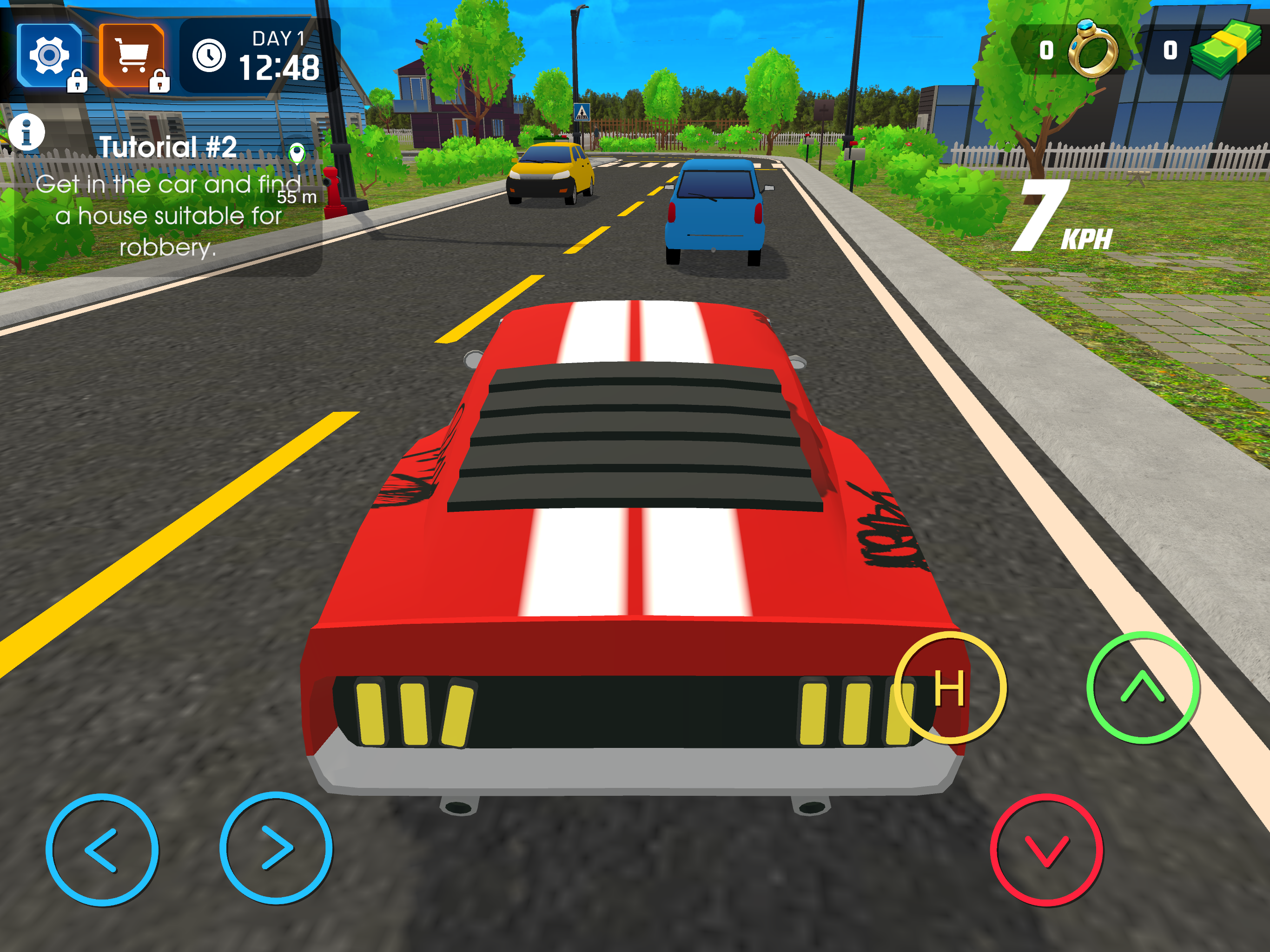The width and height of the screenshot is (1270, 952).
Task: Select the info icon beside Tutorial #2
Action: (27, 133)
